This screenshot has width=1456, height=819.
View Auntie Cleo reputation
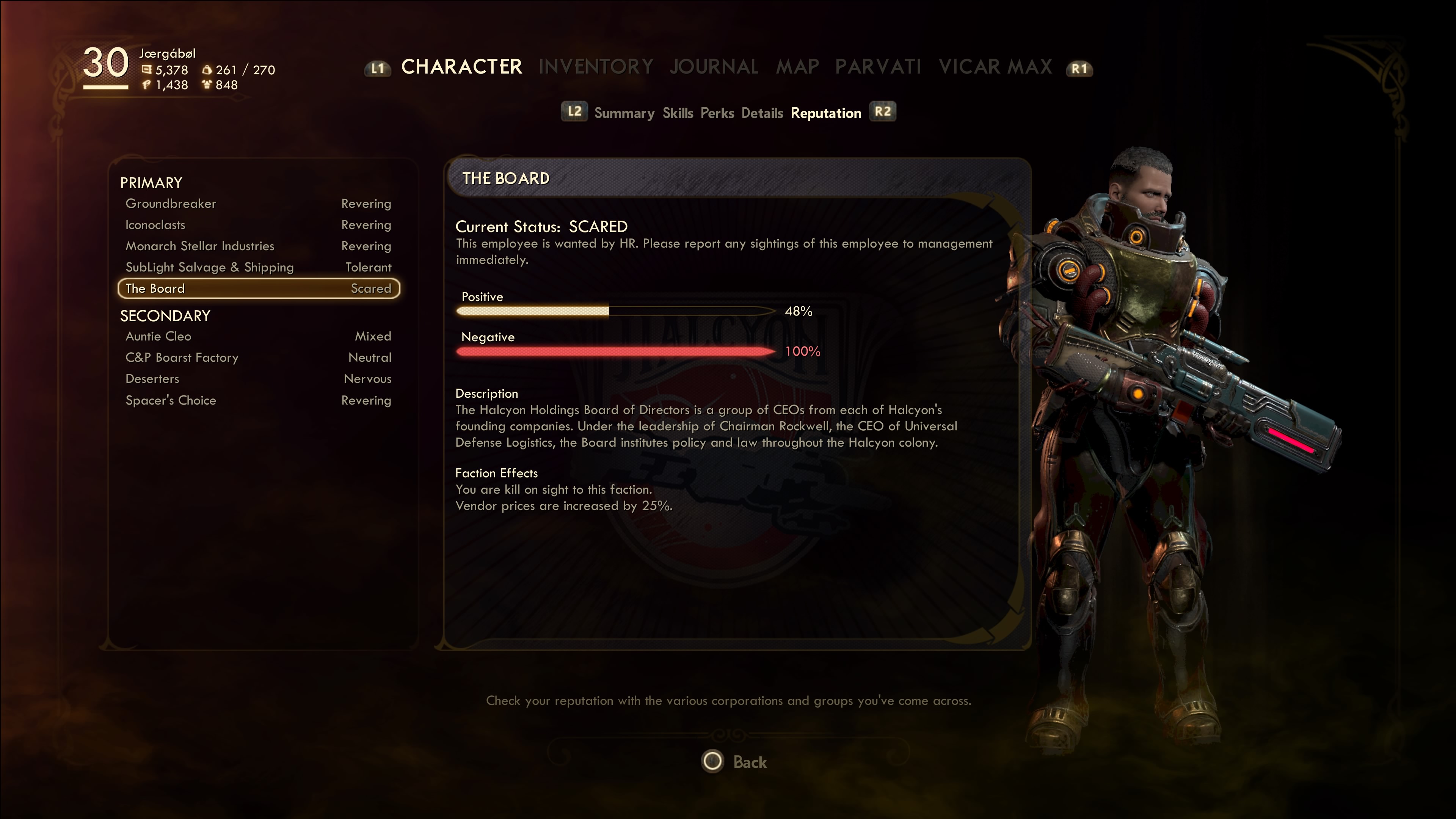[x=258, y=336]
